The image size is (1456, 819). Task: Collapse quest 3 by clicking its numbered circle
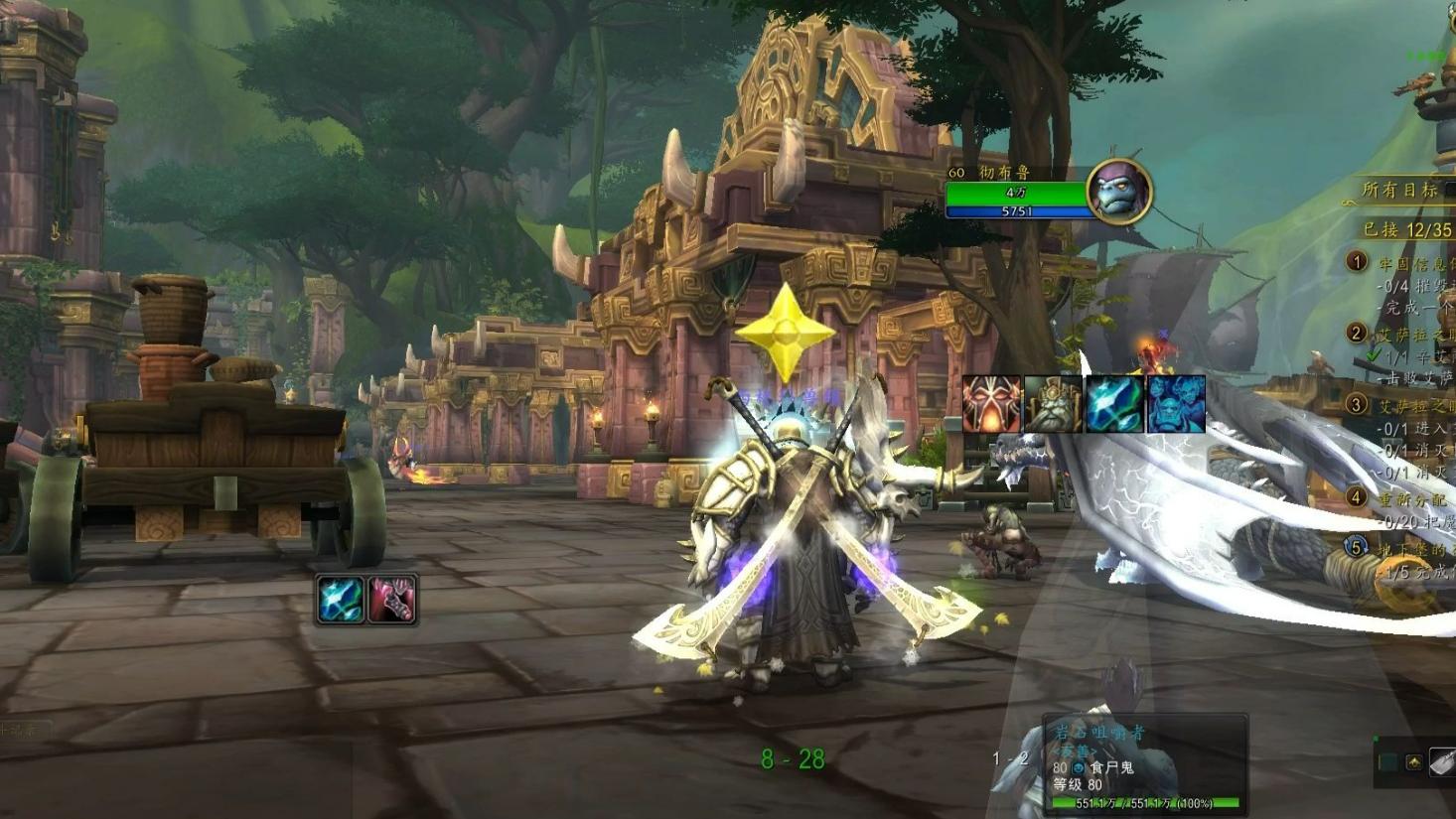(1356, 403)
